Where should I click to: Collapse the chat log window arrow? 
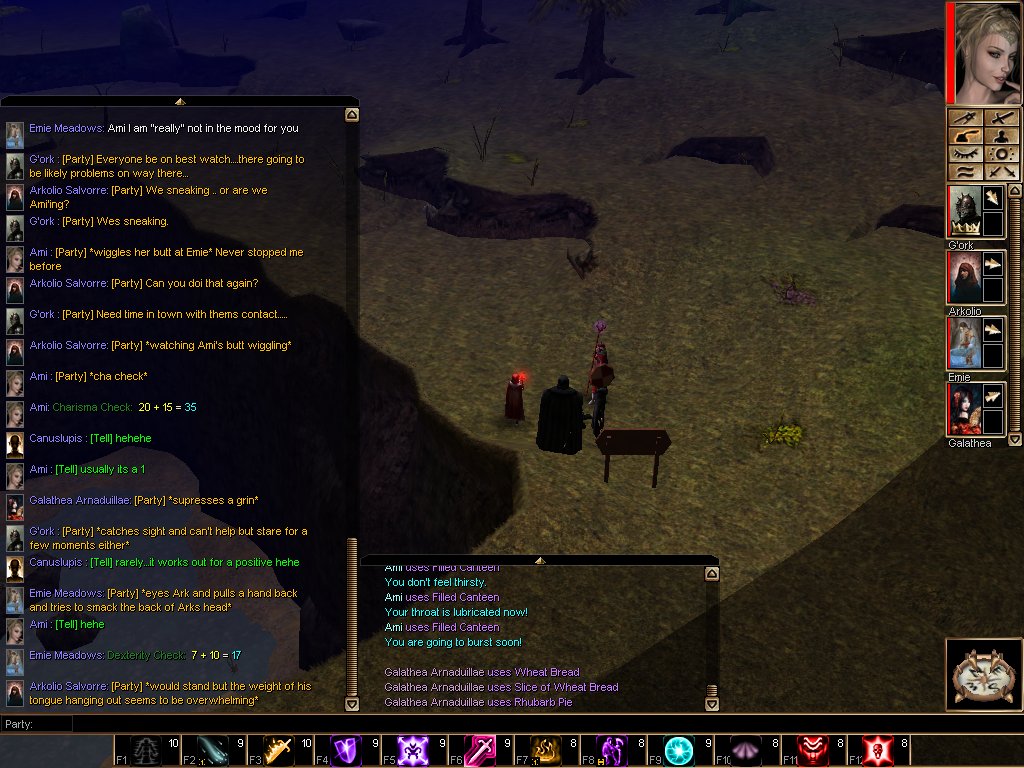click(x=180, y=101)
